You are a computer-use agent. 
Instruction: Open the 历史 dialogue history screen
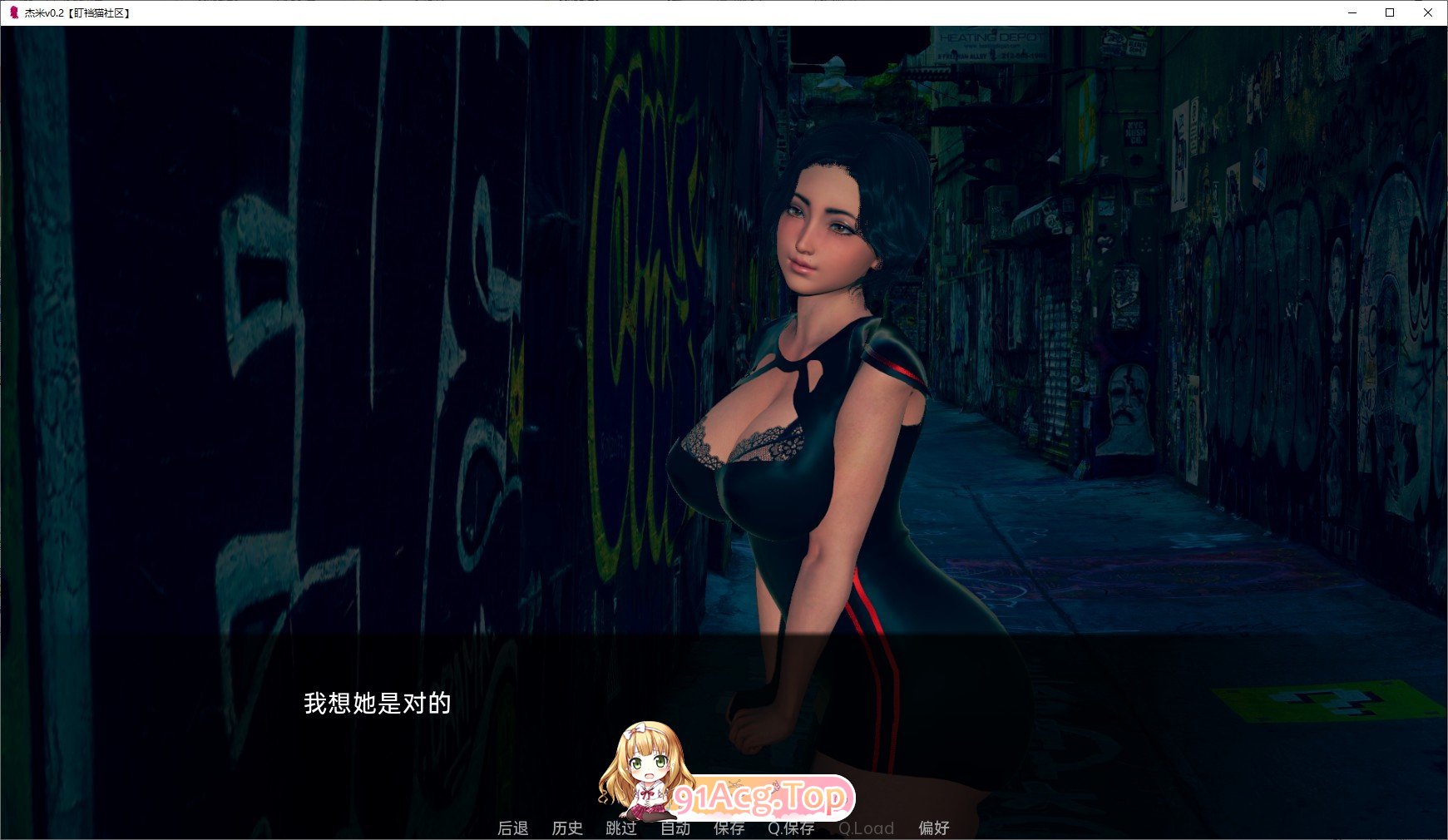pos(568,828)
